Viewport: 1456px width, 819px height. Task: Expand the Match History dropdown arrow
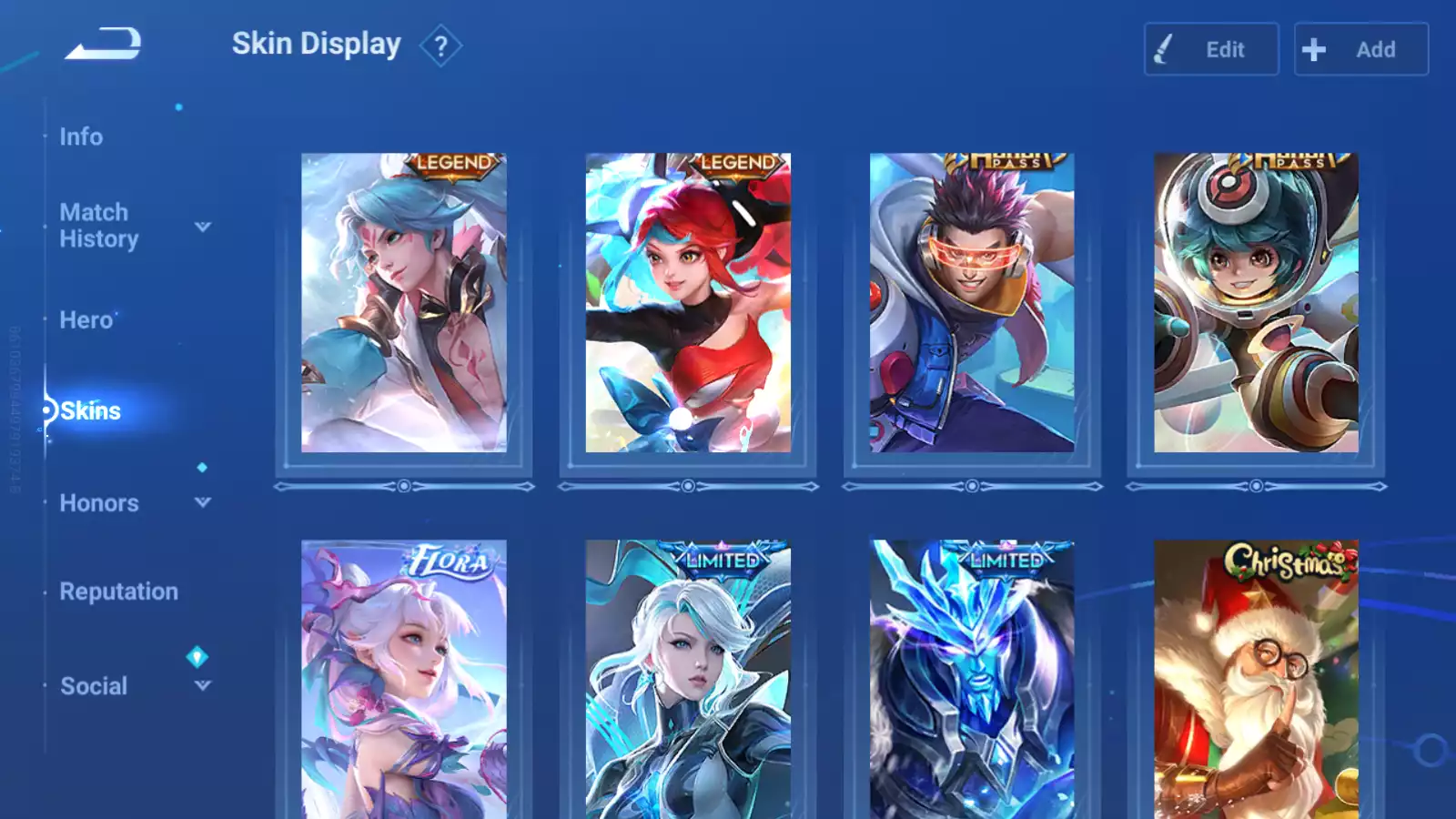(x=203, y=227)
